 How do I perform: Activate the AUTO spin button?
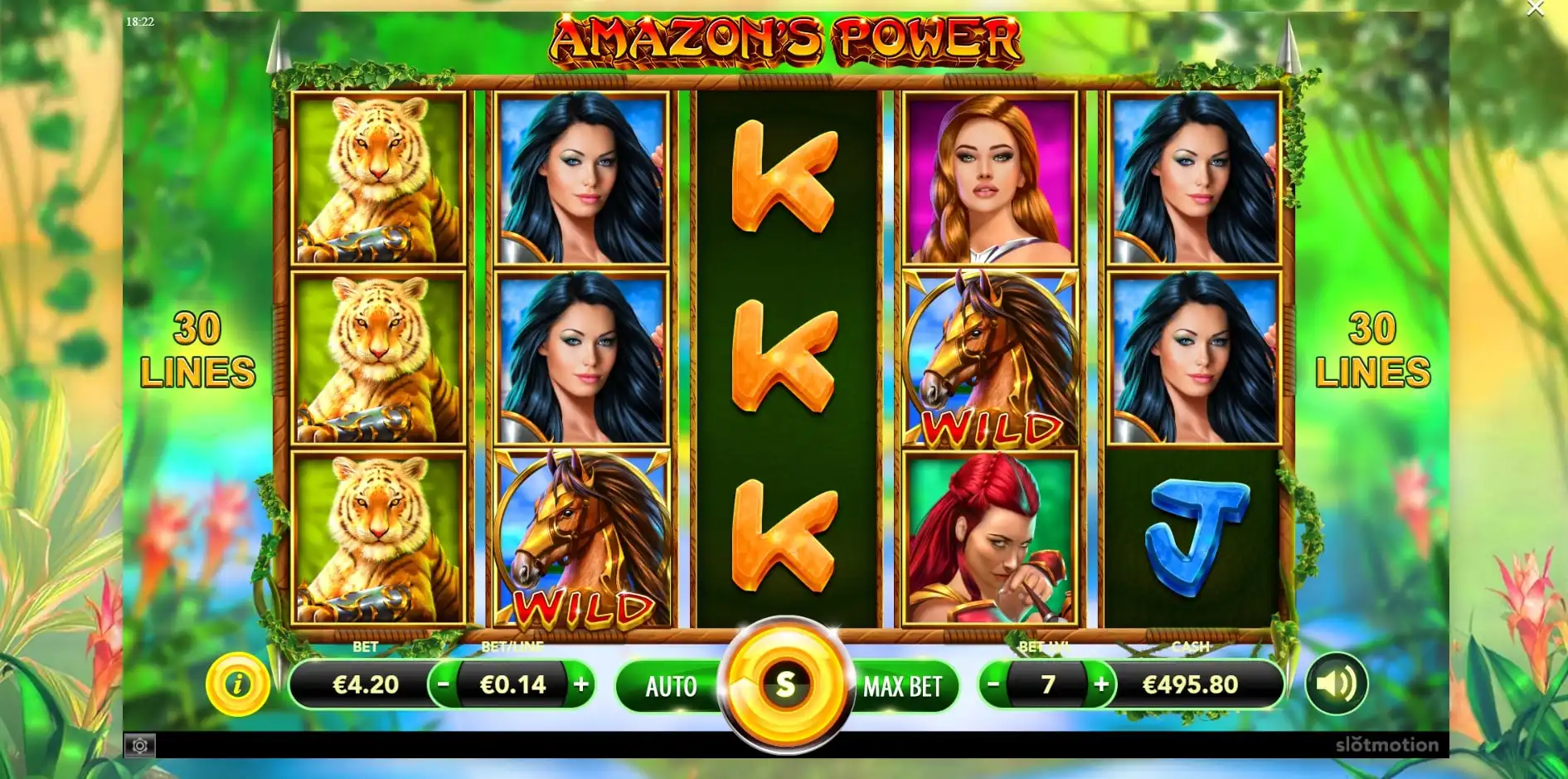(x=671, y=686)
